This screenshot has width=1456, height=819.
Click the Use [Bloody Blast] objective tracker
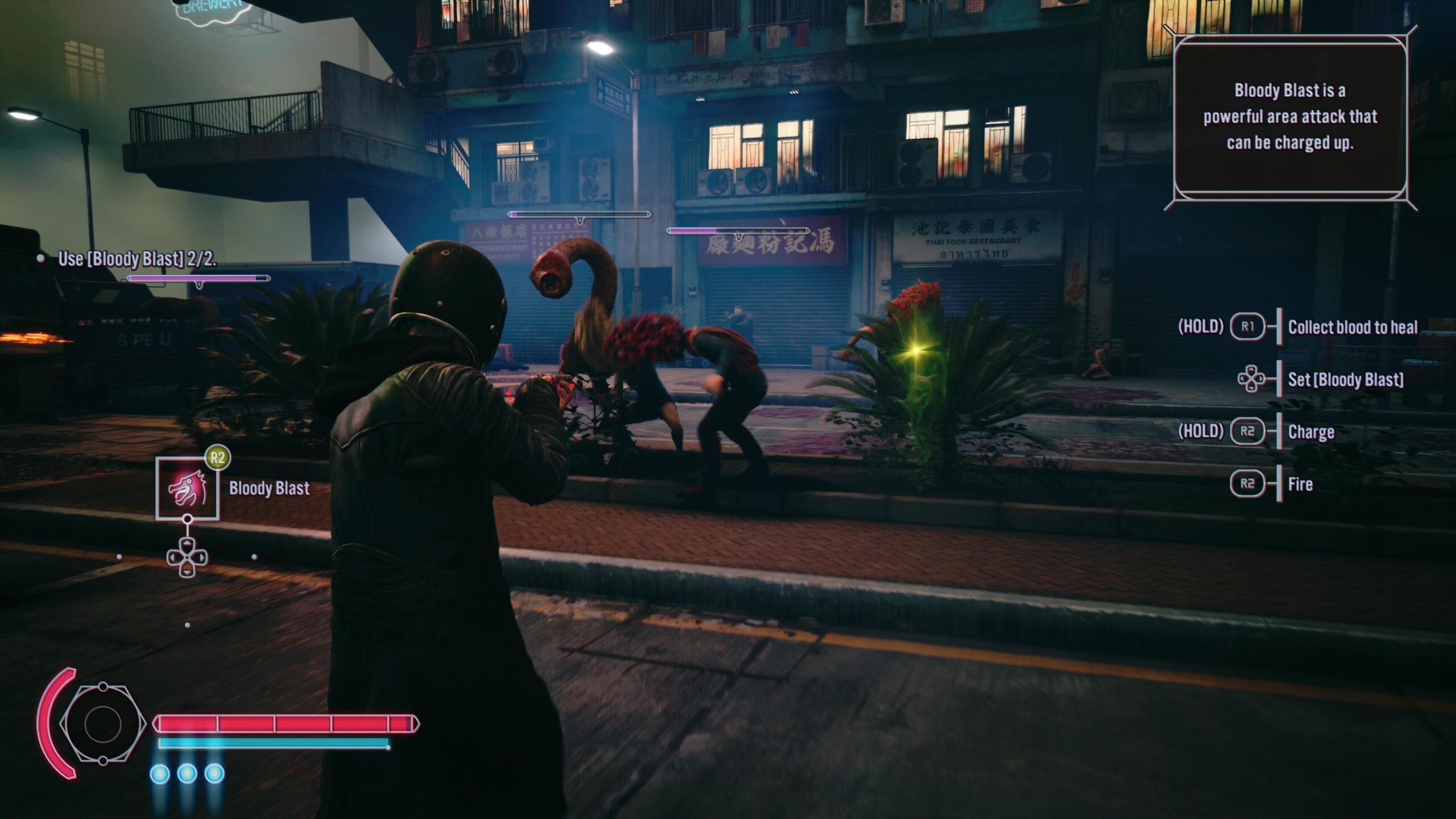tap(136, 259)
